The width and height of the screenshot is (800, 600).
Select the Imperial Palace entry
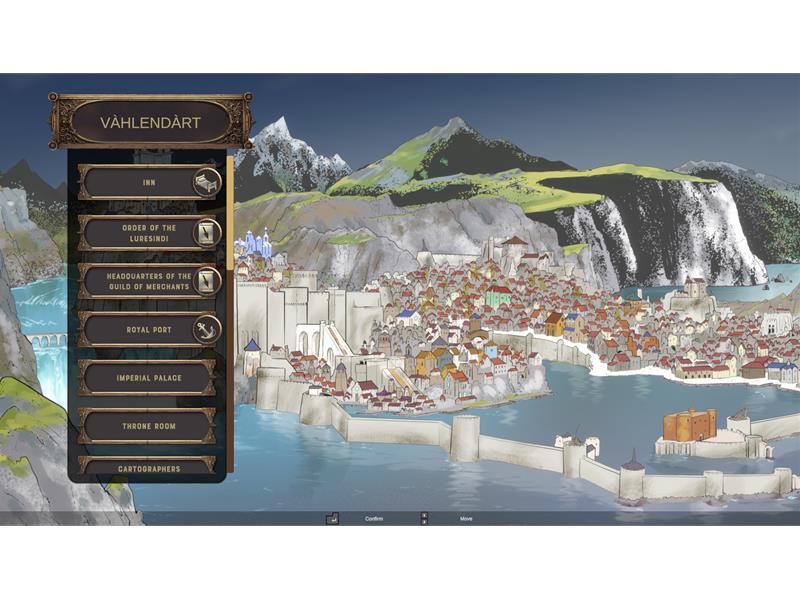pos(148,378)
